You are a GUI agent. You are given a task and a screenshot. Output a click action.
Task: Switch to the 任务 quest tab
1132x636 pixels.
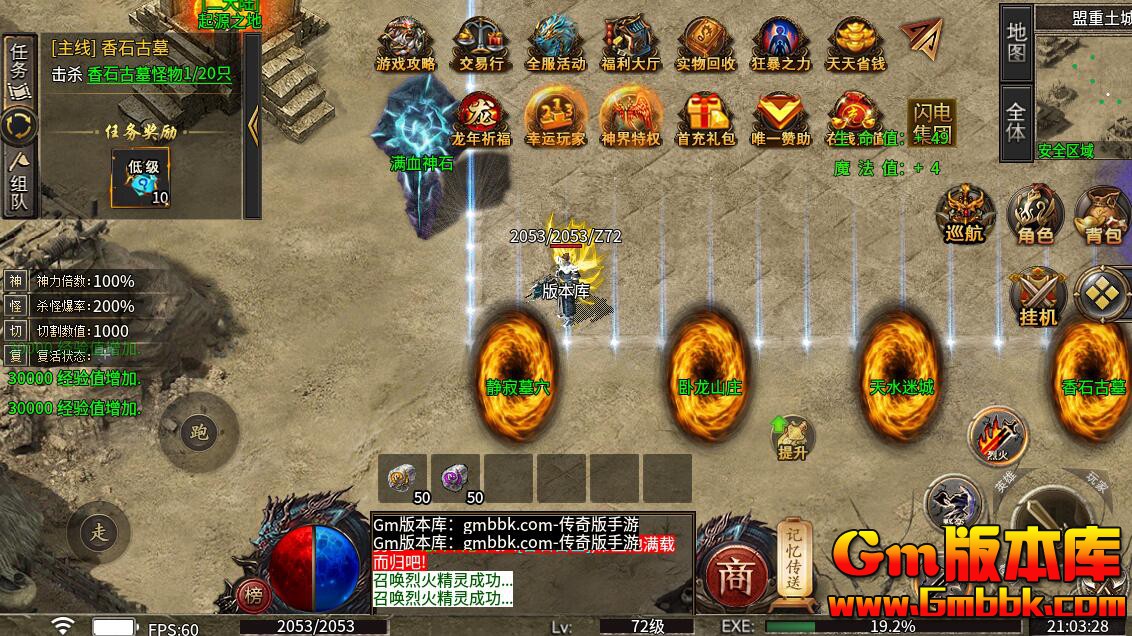pyautogui.click(x=19, y=68)
